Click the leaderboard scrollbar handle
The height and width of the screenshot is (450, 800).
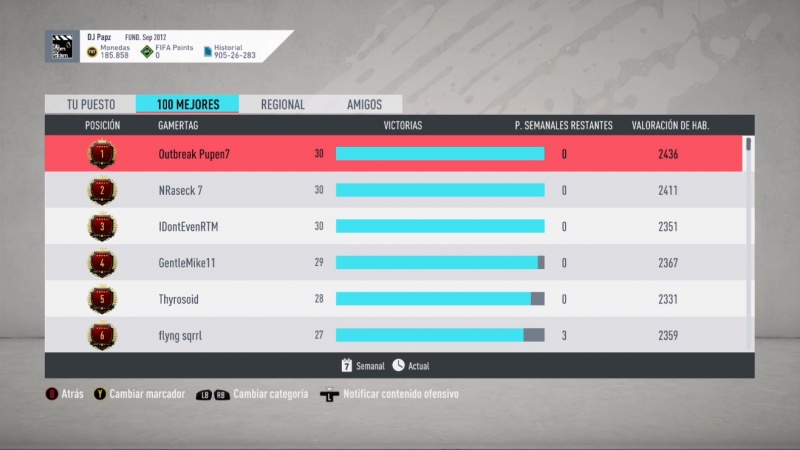point(749,145)
